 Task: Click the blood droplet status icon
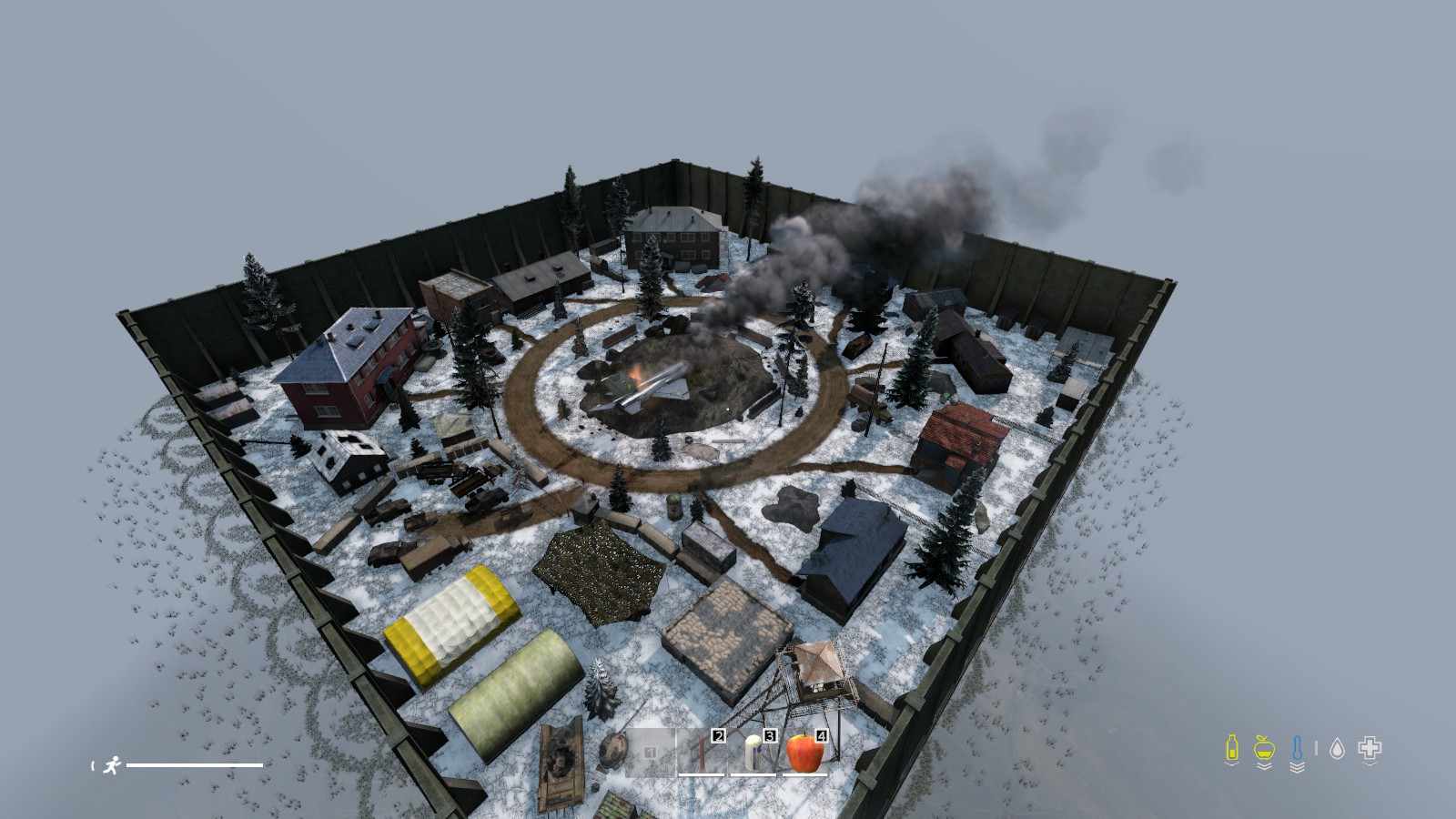coord(1337,747)
